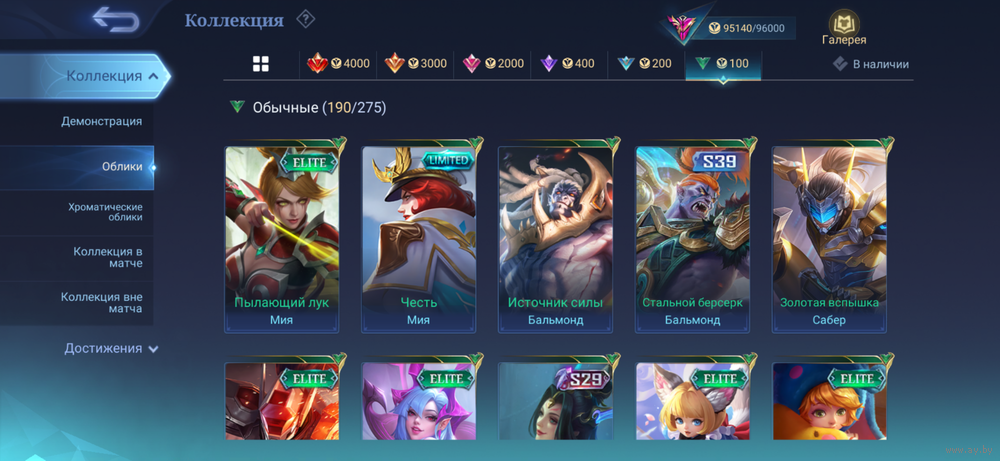Open Коллекция вне матча entry
The image size is (1000, 461).
pos(101,303)
